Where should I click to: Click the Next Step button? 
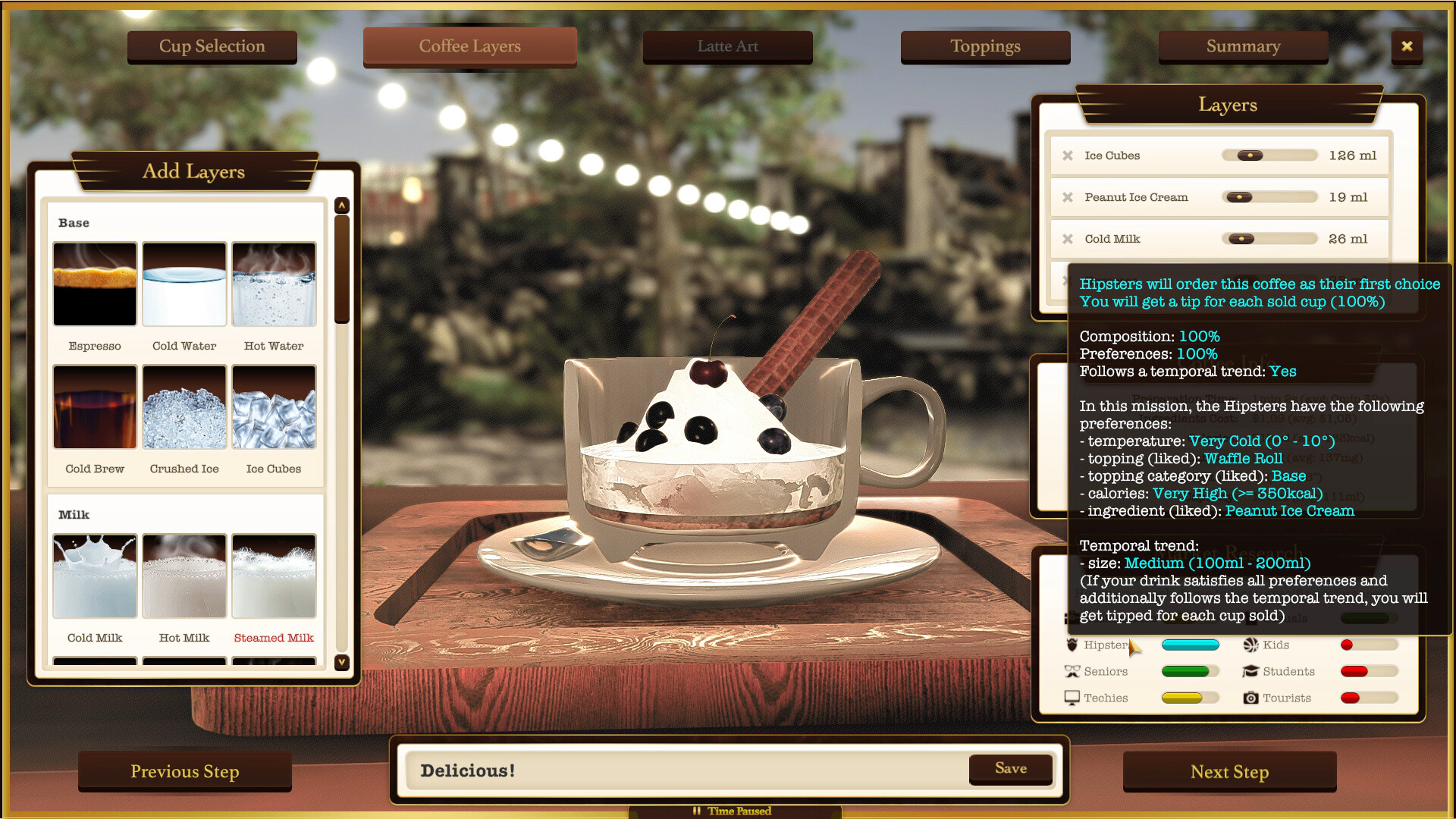click(x=1229, y=771)
